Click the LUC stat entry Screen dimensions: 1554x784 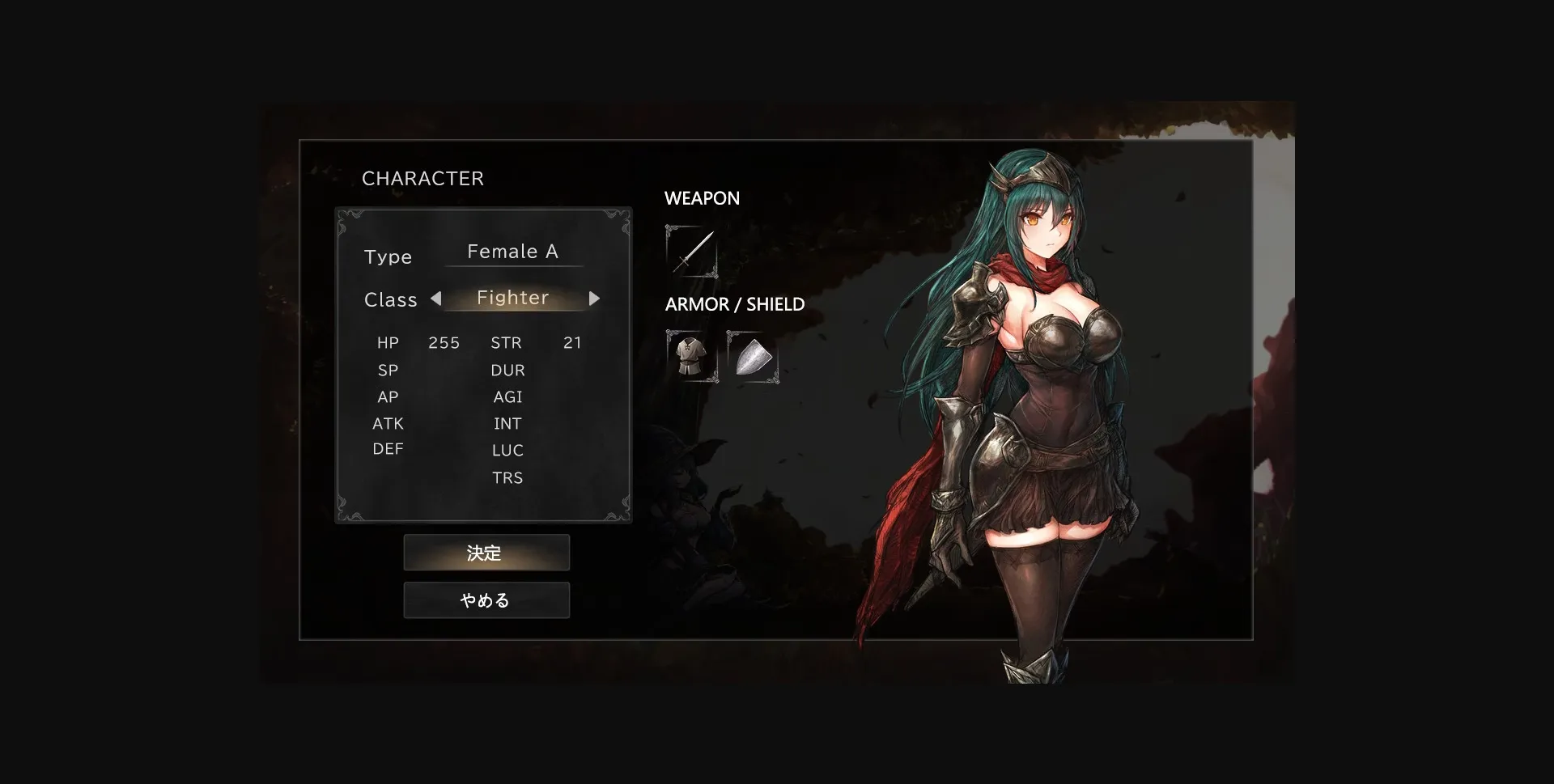pyautogui.click(x=507, y=450)
